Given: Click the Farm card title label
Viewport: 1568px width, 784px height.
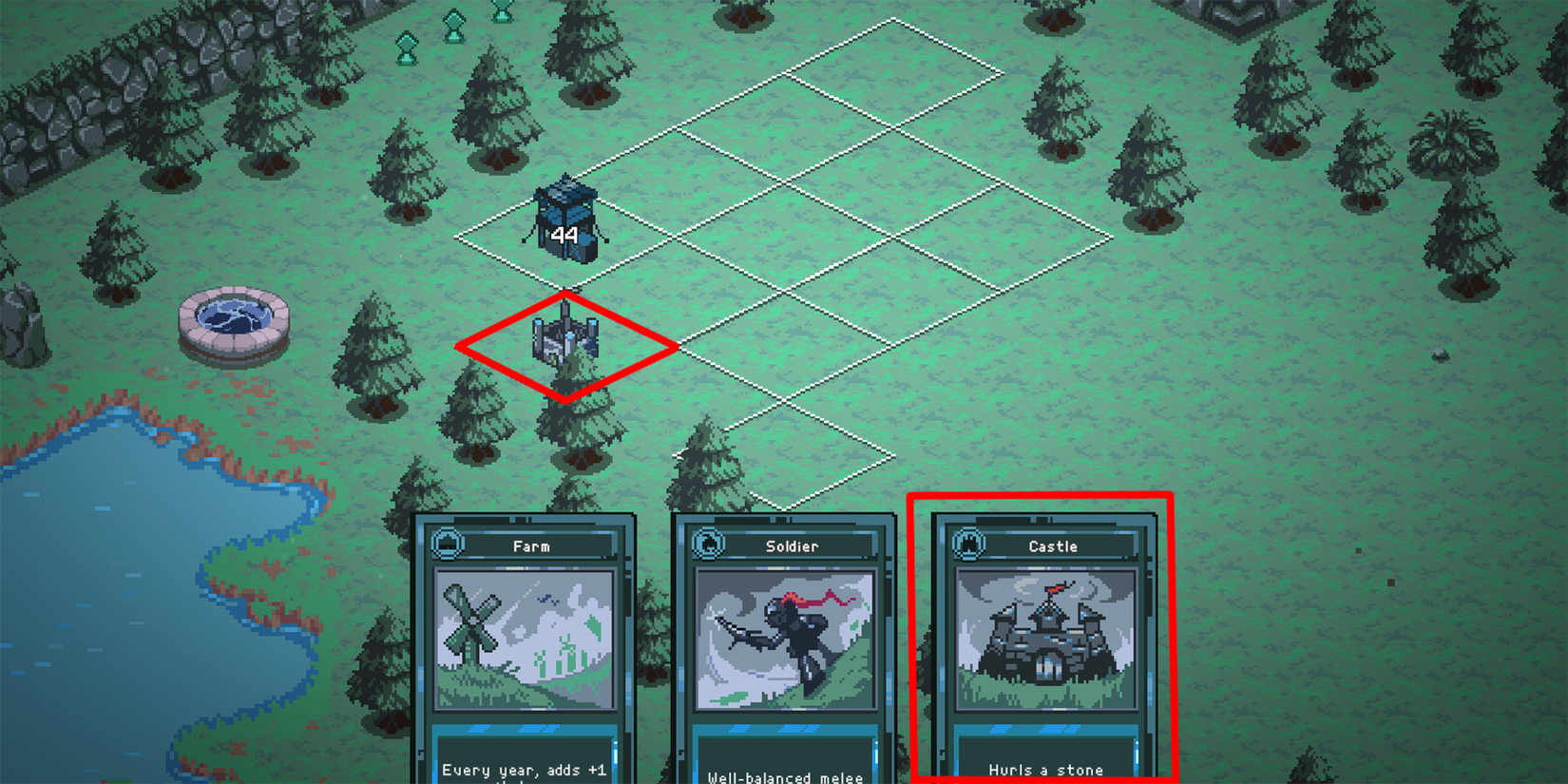Looking at the screenshot, I should click(x=532, y=545).
